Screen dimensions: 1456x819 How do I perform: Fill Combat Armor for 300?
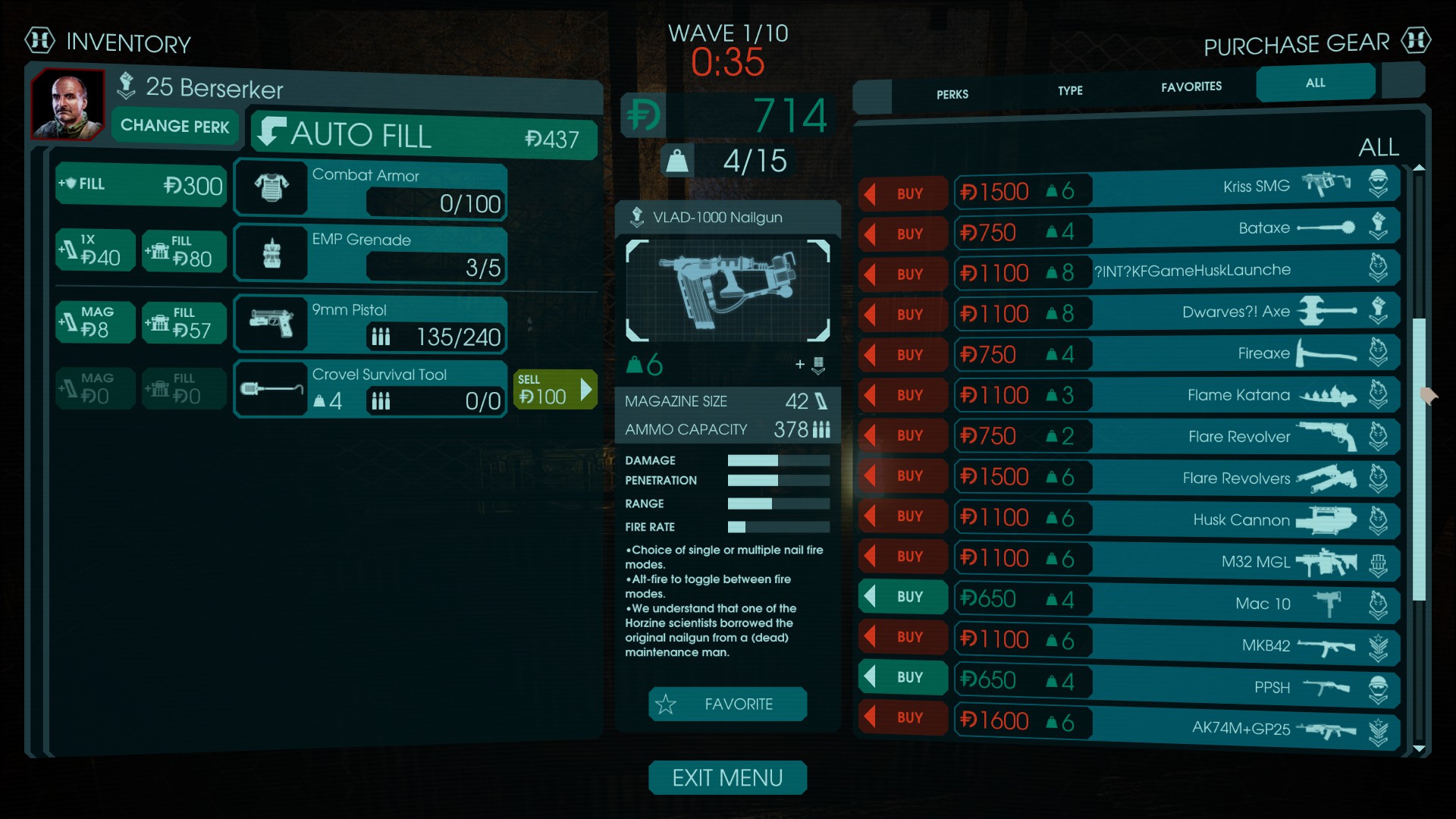(x=142, y=185)
